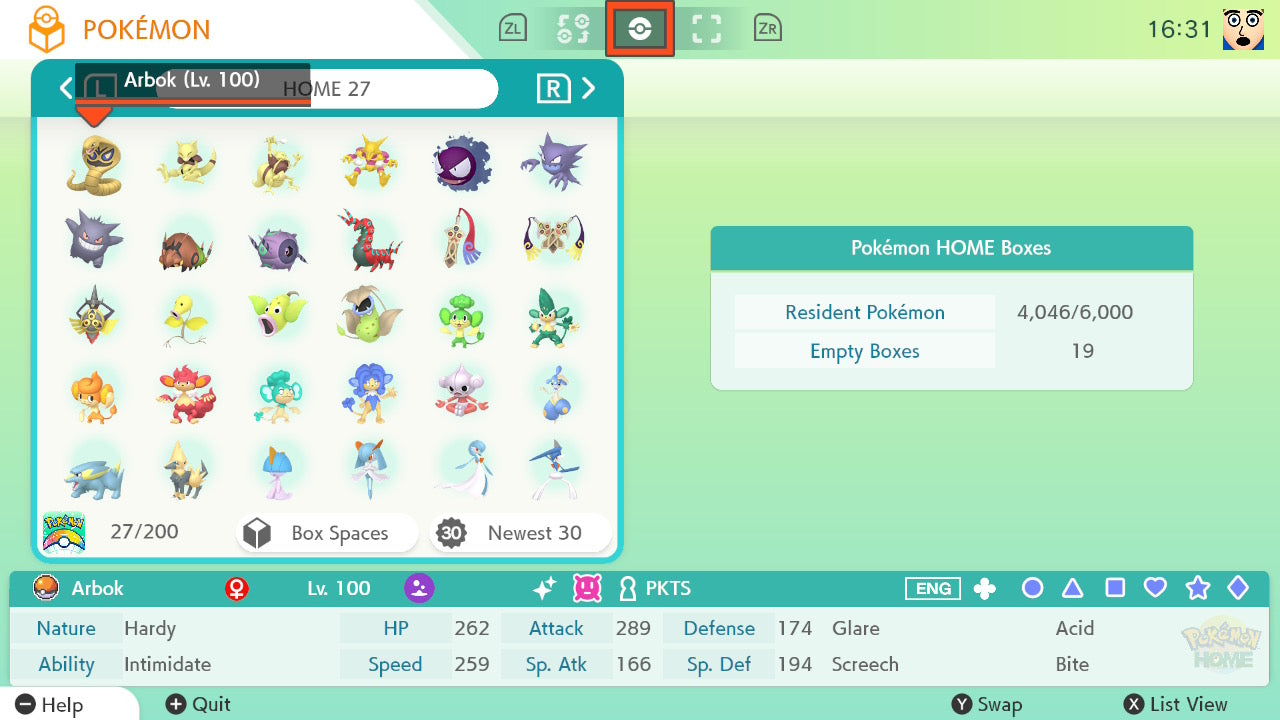This screenshot has width=1280, height=720.
Task: Click the ZL shoulder button icon
Action: [512, 28]
